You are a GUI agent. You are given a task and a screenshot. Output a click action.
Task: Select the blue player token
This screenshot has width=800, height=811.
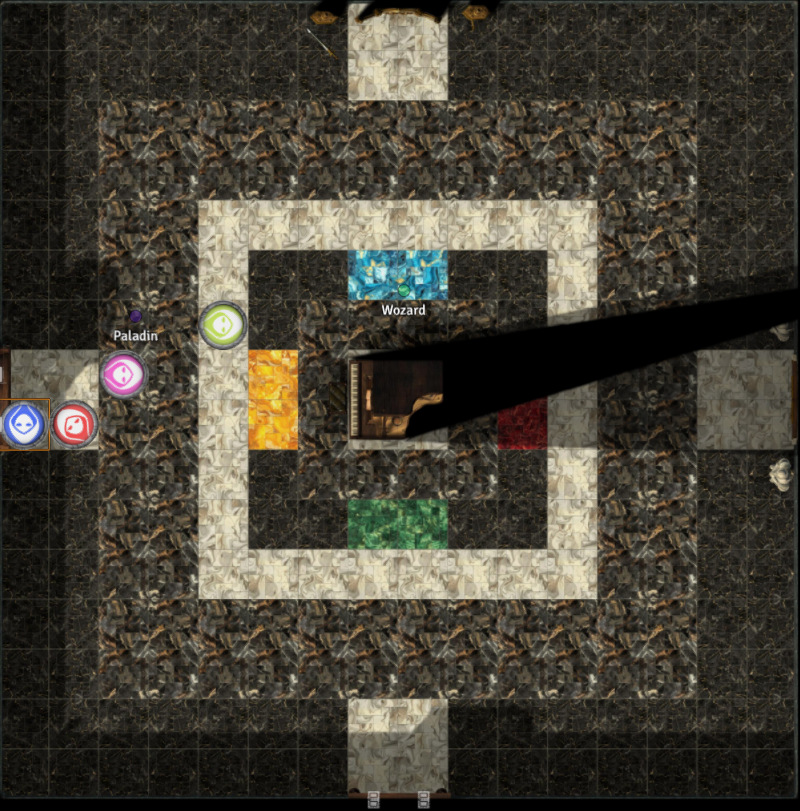coord(23,425)
